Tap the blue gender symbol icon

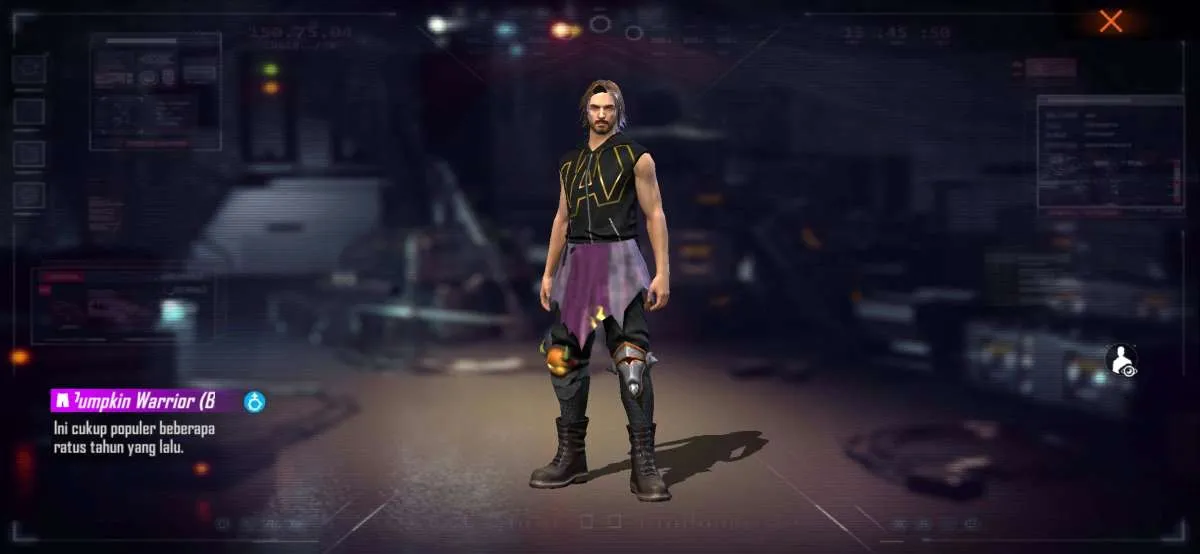[x=255, y=402]
